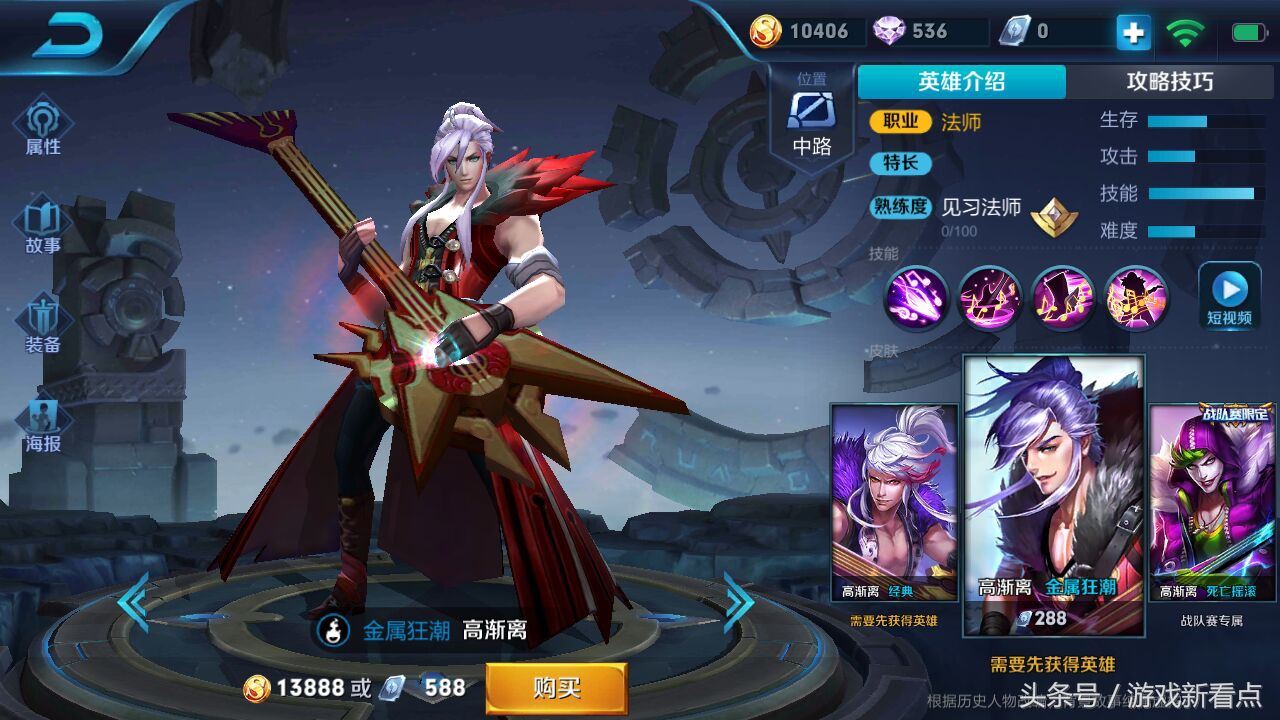The height and width of the screenshot is (720, 1280).
Task: View the second skill icon
Action: (x=989, y=297)
